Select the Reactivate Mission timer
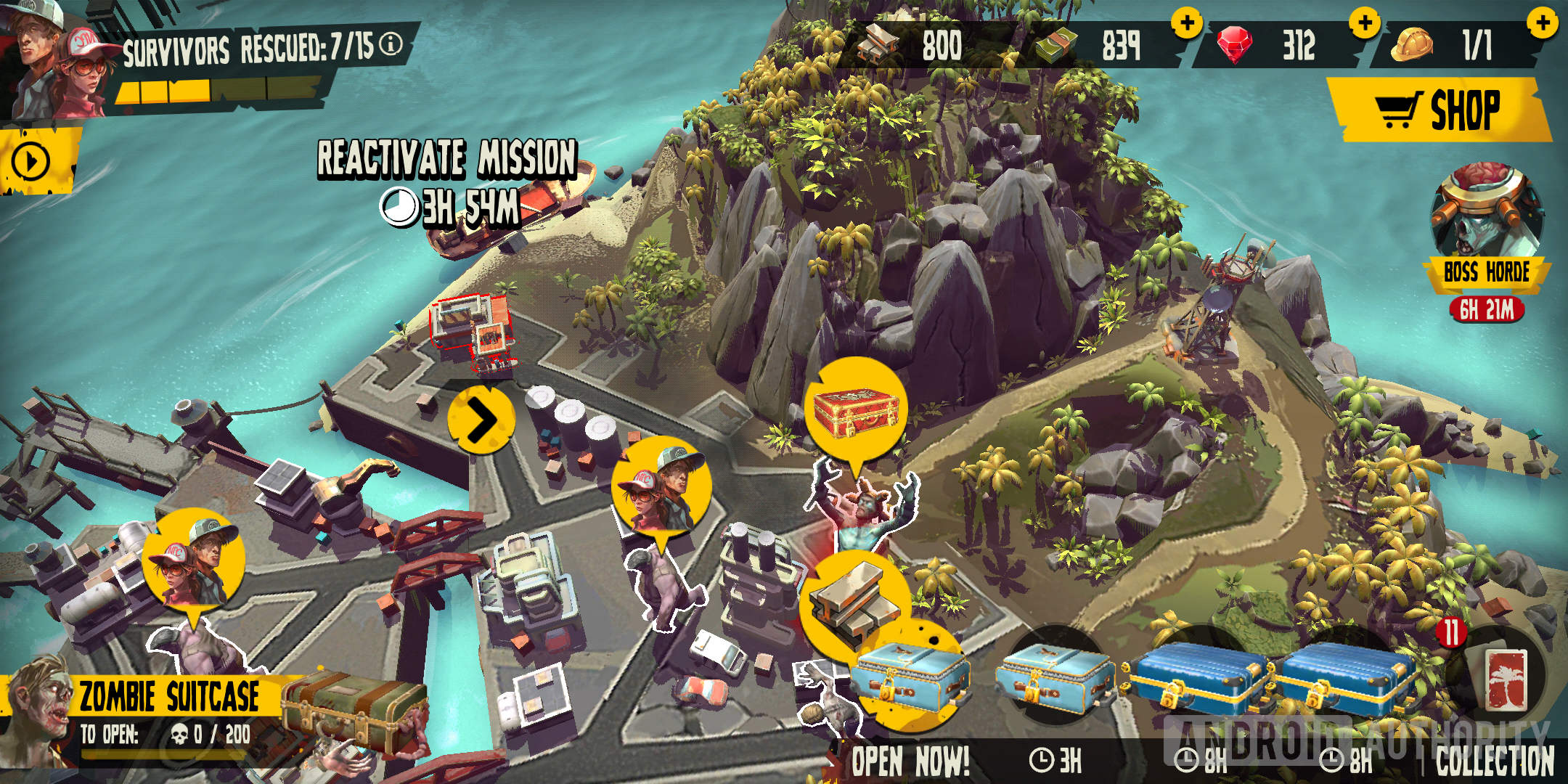Screen dimensions: 1568x784 coord(448,181)
